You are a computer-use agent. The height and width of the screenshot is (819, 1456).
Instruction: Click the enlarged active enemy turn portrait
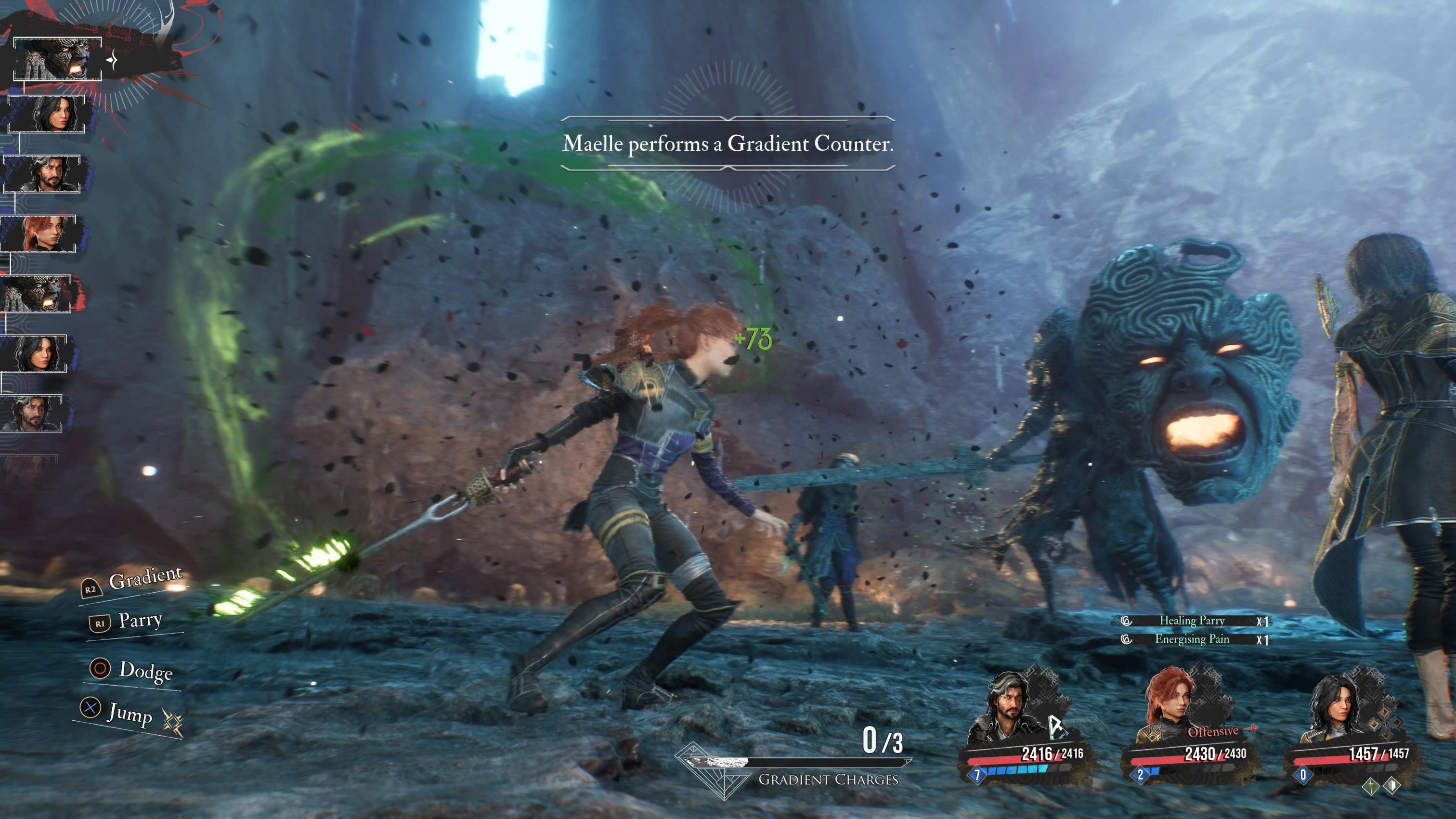57,59
